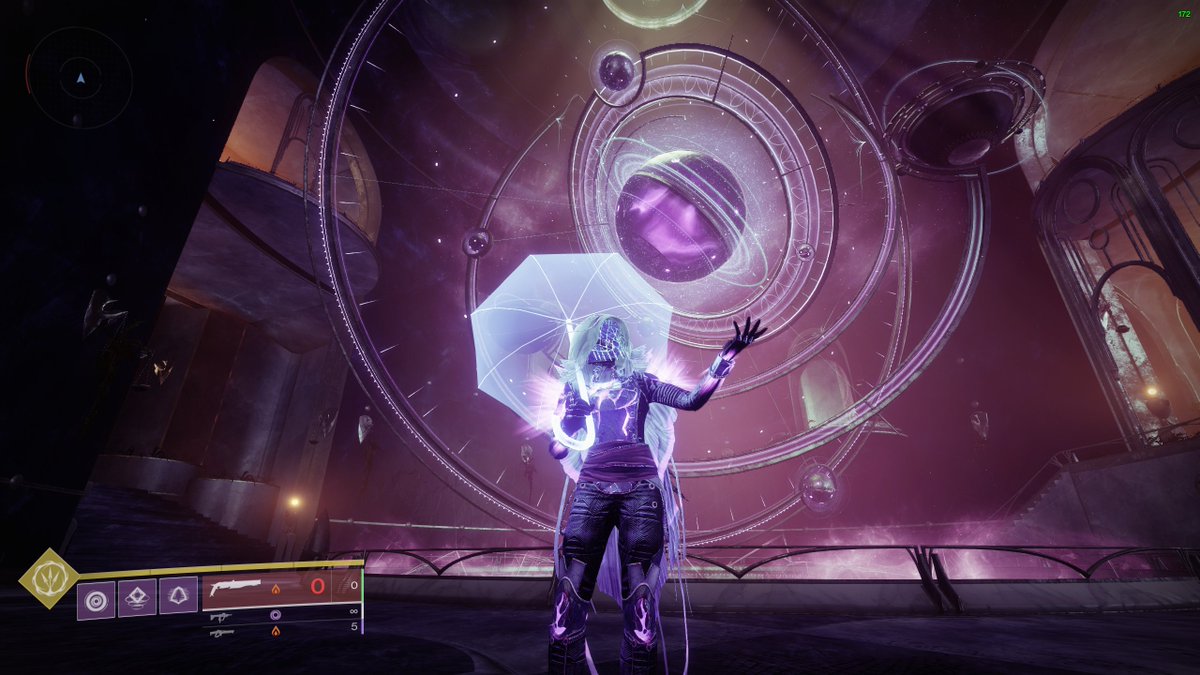Trigger the class ability icon
1200x675 pixels.
coord(178,598)
